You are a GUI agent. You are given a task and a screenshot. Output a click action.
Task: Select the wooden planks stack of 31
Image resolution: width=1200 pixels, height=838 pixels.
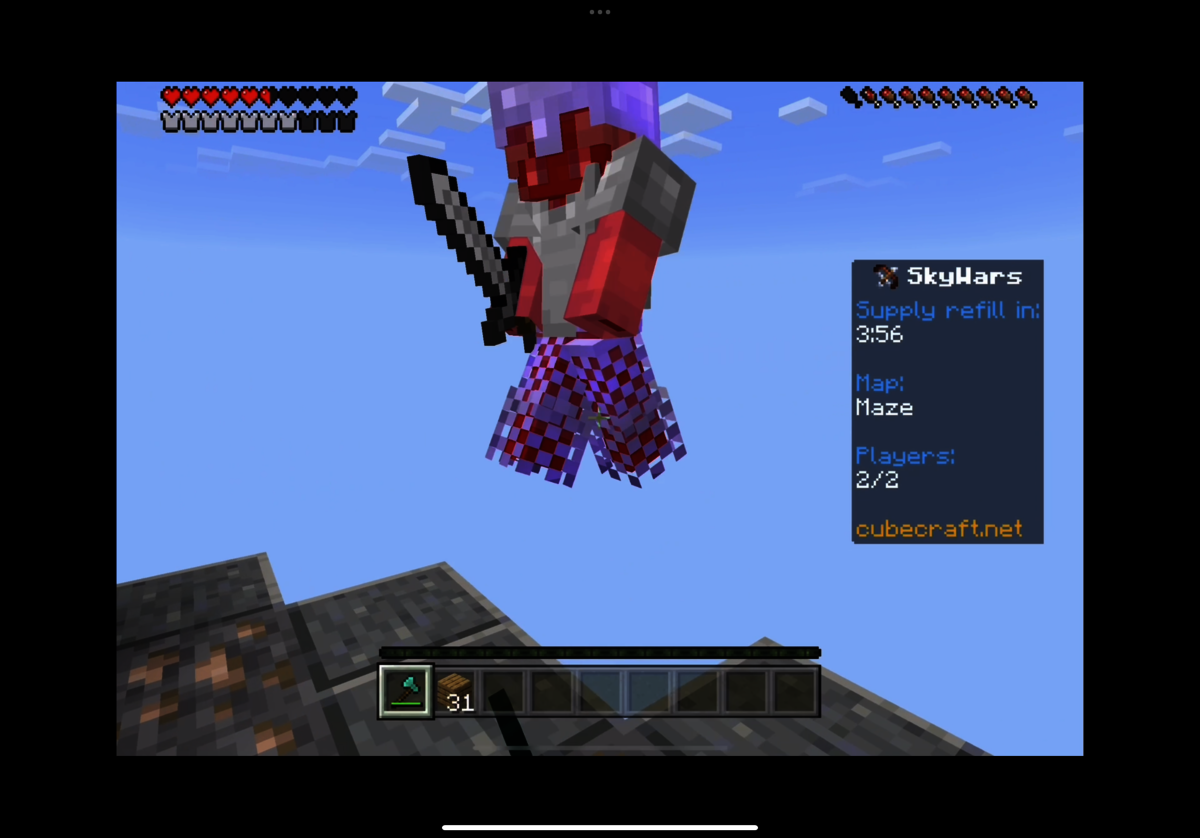455,692
